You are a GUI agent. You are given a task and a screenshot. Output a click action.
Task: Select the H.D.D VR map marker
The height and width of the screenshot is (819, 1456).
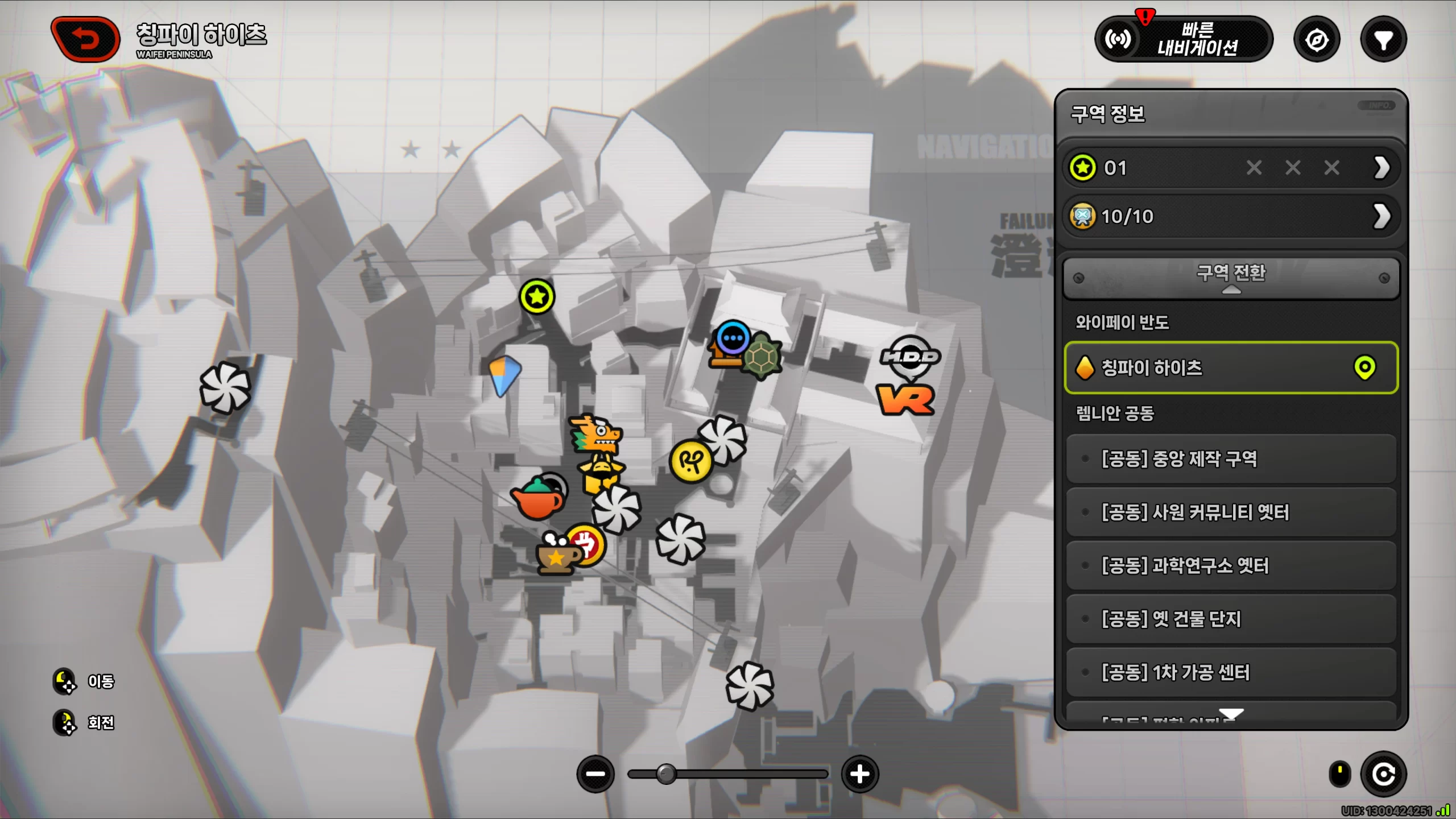click(909, 377)
